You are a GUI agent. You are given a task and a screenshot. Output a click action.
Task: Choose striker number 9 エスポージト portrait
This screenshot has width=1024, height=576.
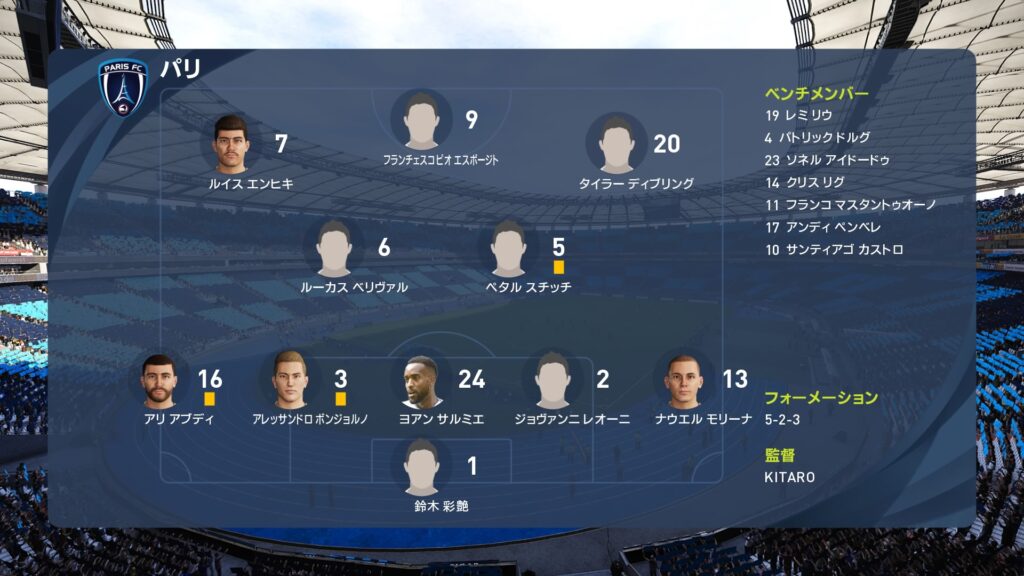click(x=422, y=120)
